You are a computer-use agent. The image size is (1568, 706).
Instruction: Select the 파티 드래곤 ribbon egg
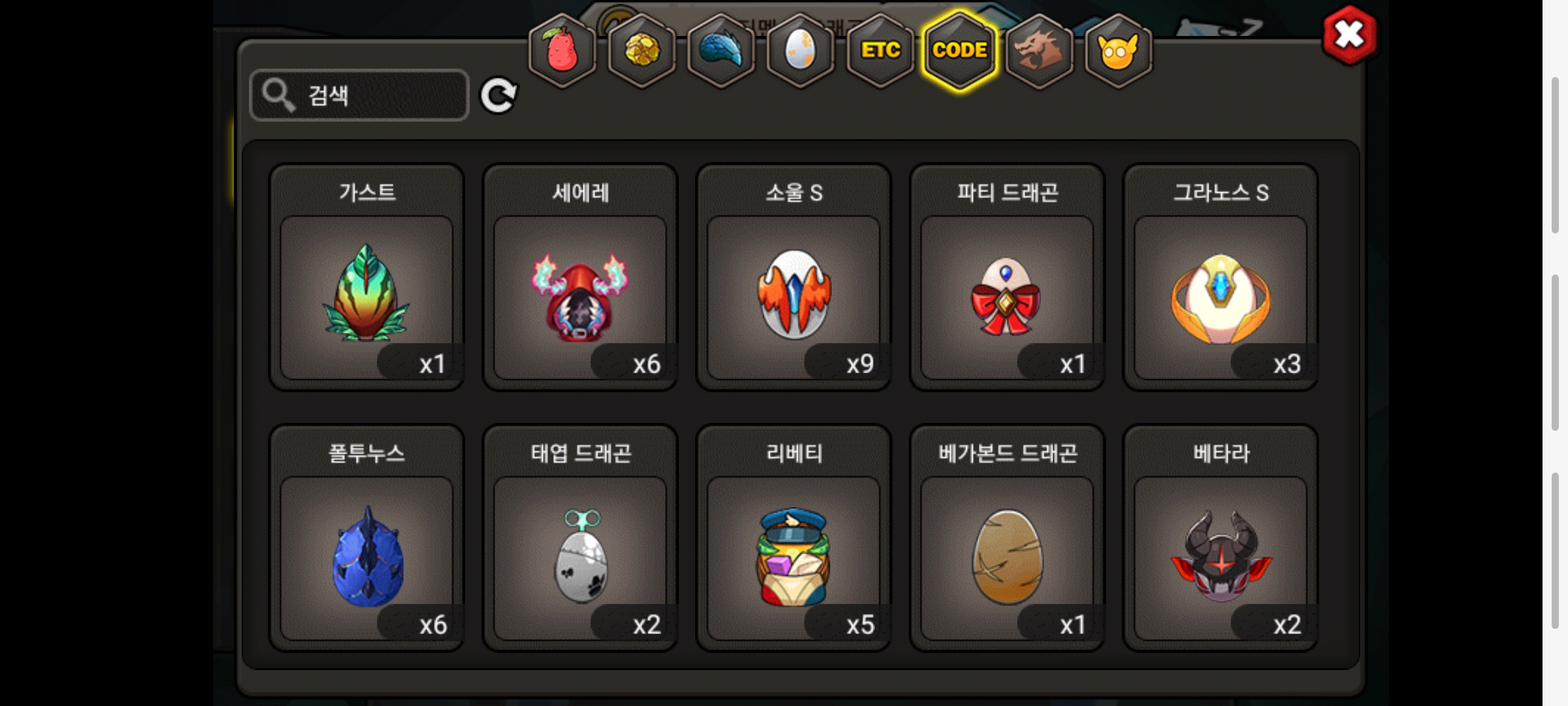1007,294
